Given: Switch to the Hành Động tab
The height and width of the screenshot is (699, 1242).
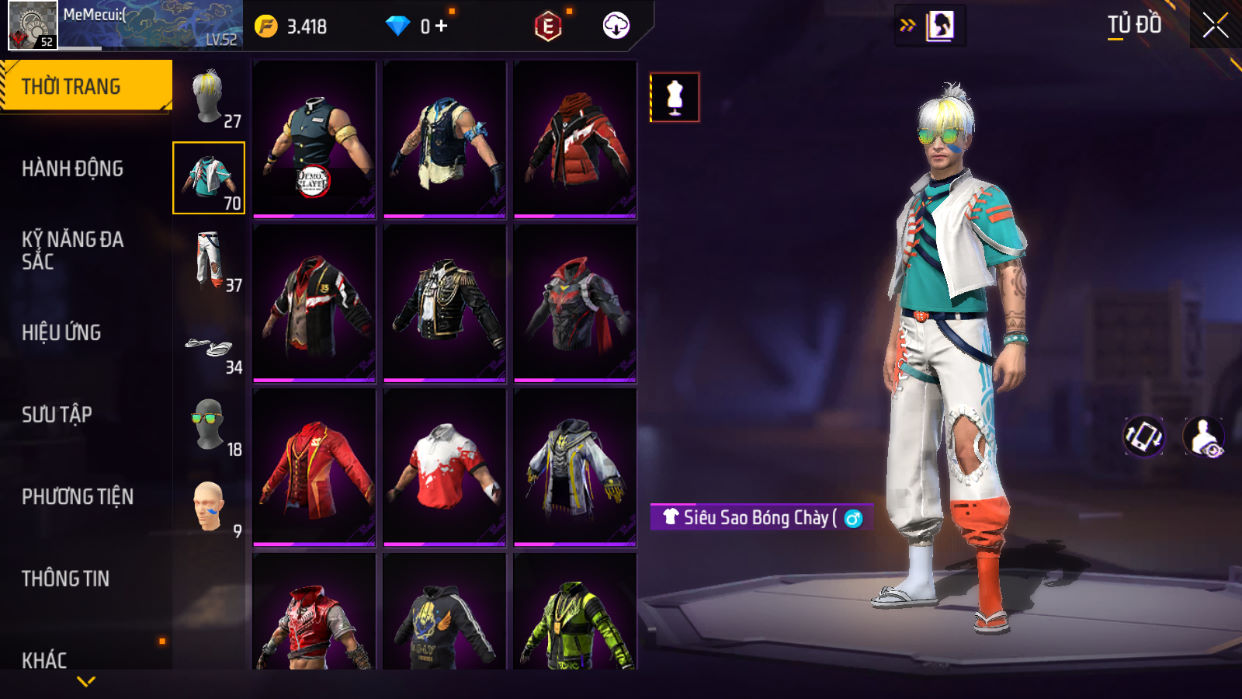Looking at the screenshot, I should pos(73,169).
